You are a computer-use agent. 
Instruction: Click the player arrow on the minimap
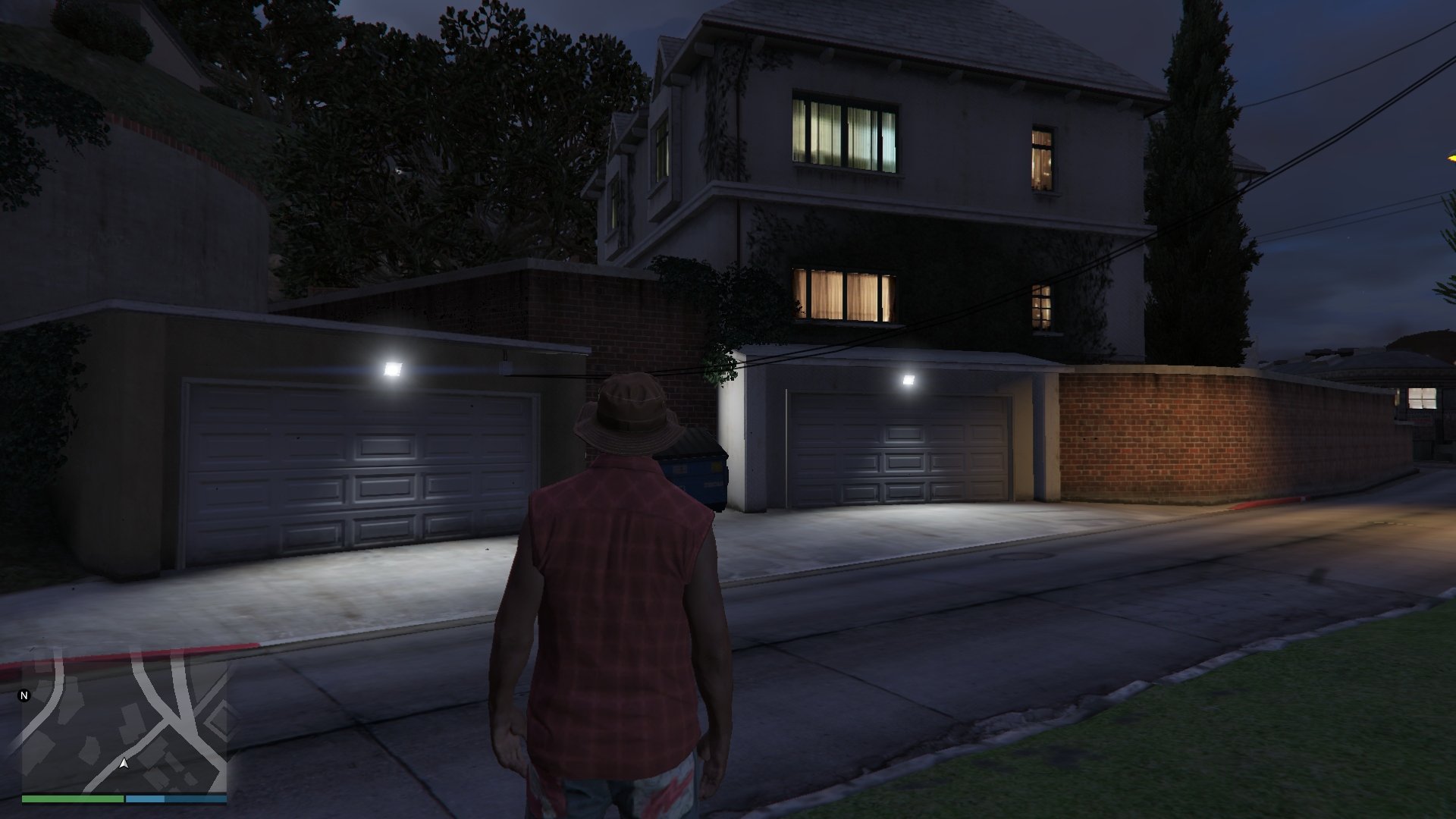point(124,764)
